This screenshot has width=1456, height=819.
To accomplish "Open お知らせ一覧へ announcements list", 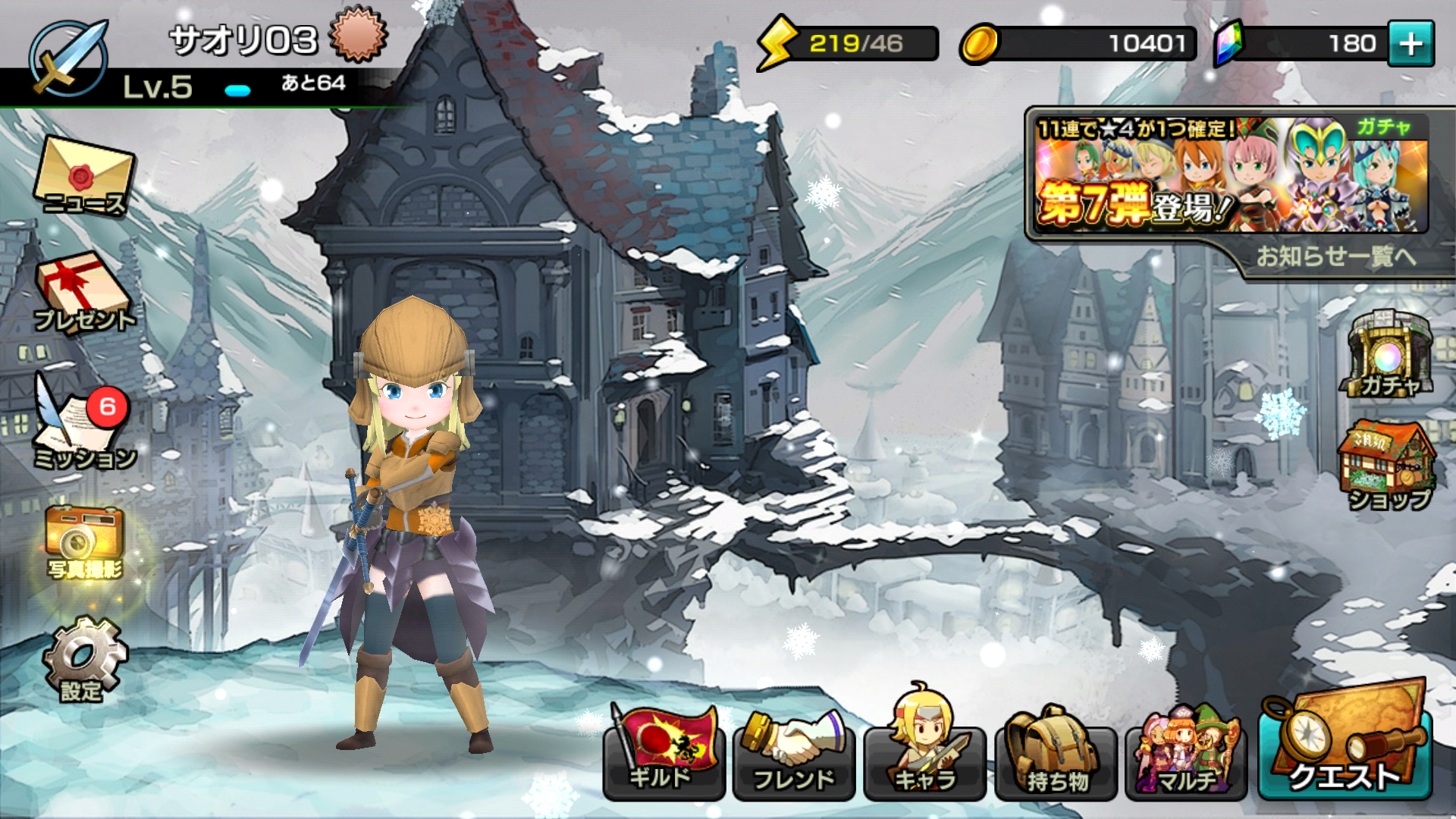I will tap(1336, 256).
